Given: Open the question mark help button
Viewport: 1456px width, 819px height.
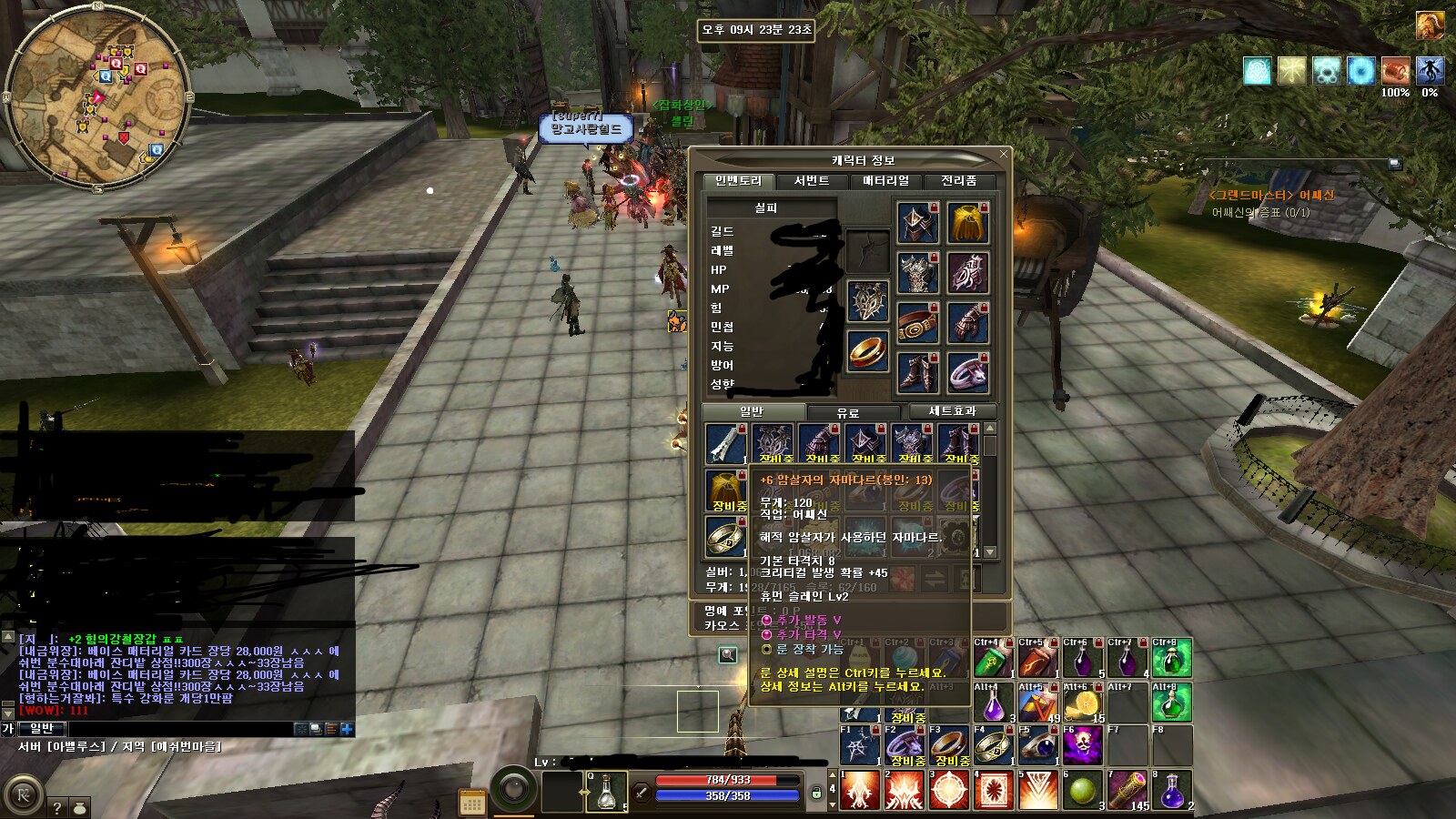Looking at the screenshot, I should (56, 807).
